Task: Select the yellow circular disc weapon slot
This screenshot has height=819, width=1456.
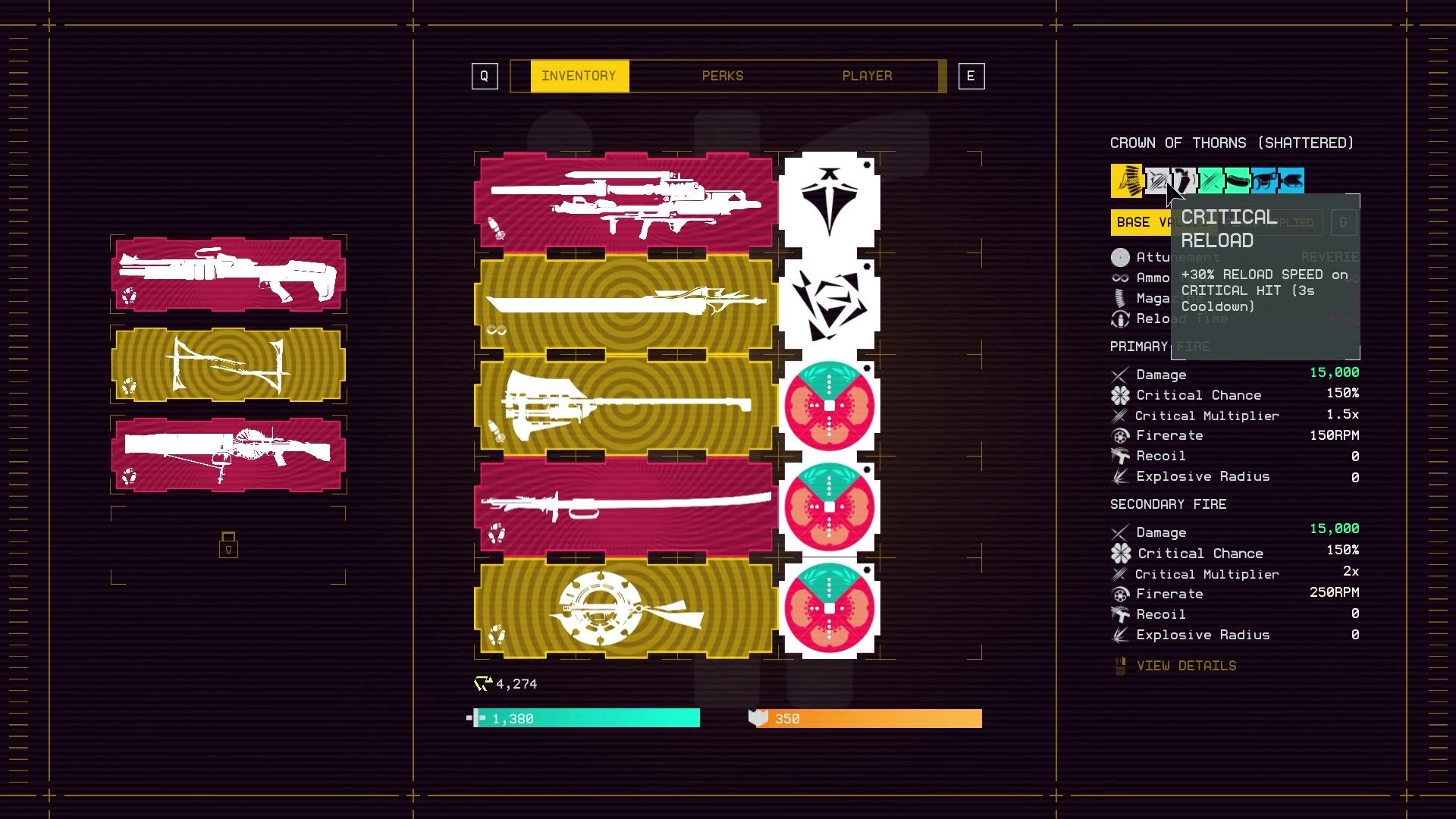Action: [x=625, y=608]
